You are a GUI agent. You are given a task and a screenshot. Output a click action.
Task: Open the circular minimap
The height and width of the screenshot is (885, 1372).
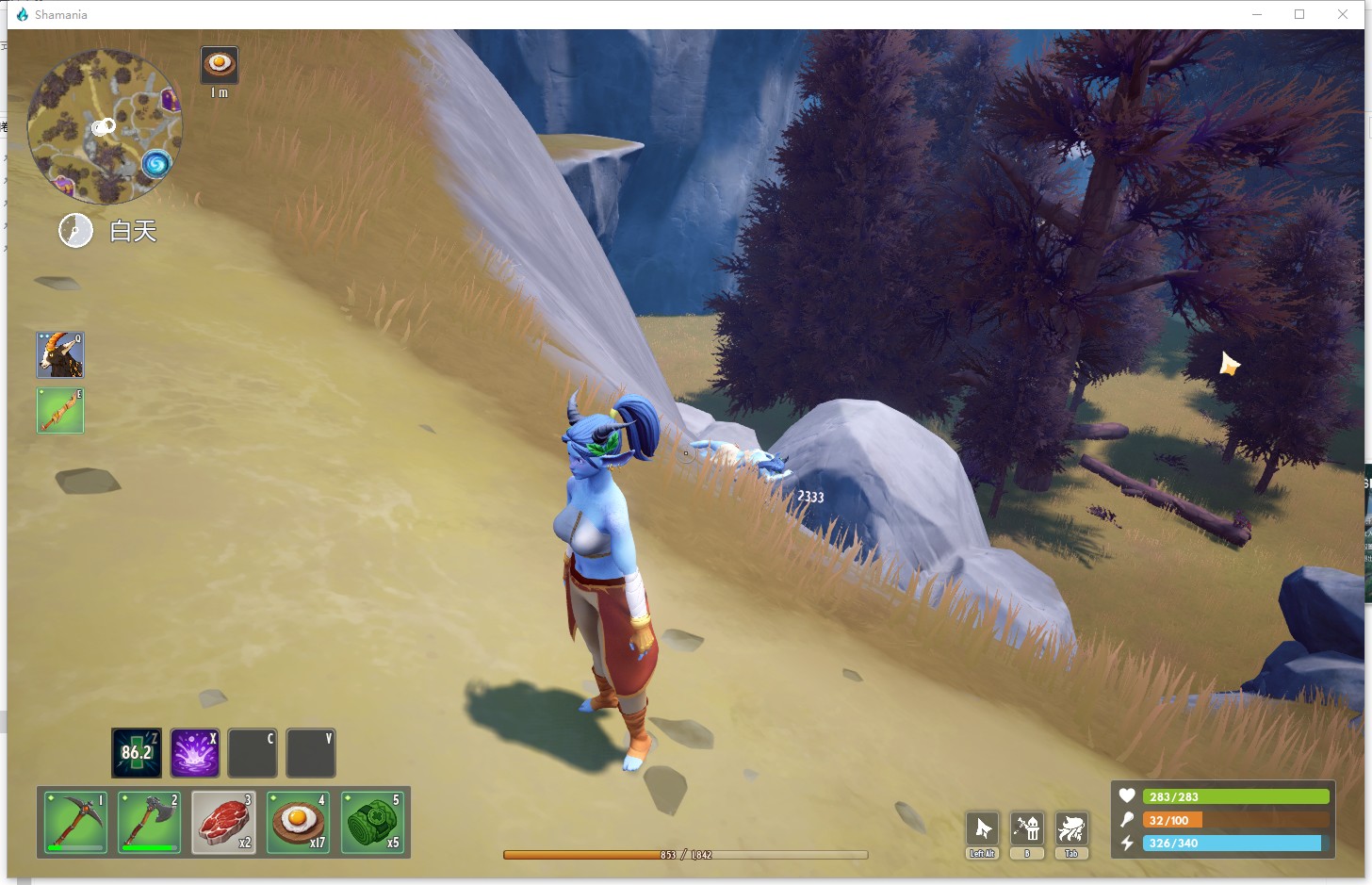104,126
